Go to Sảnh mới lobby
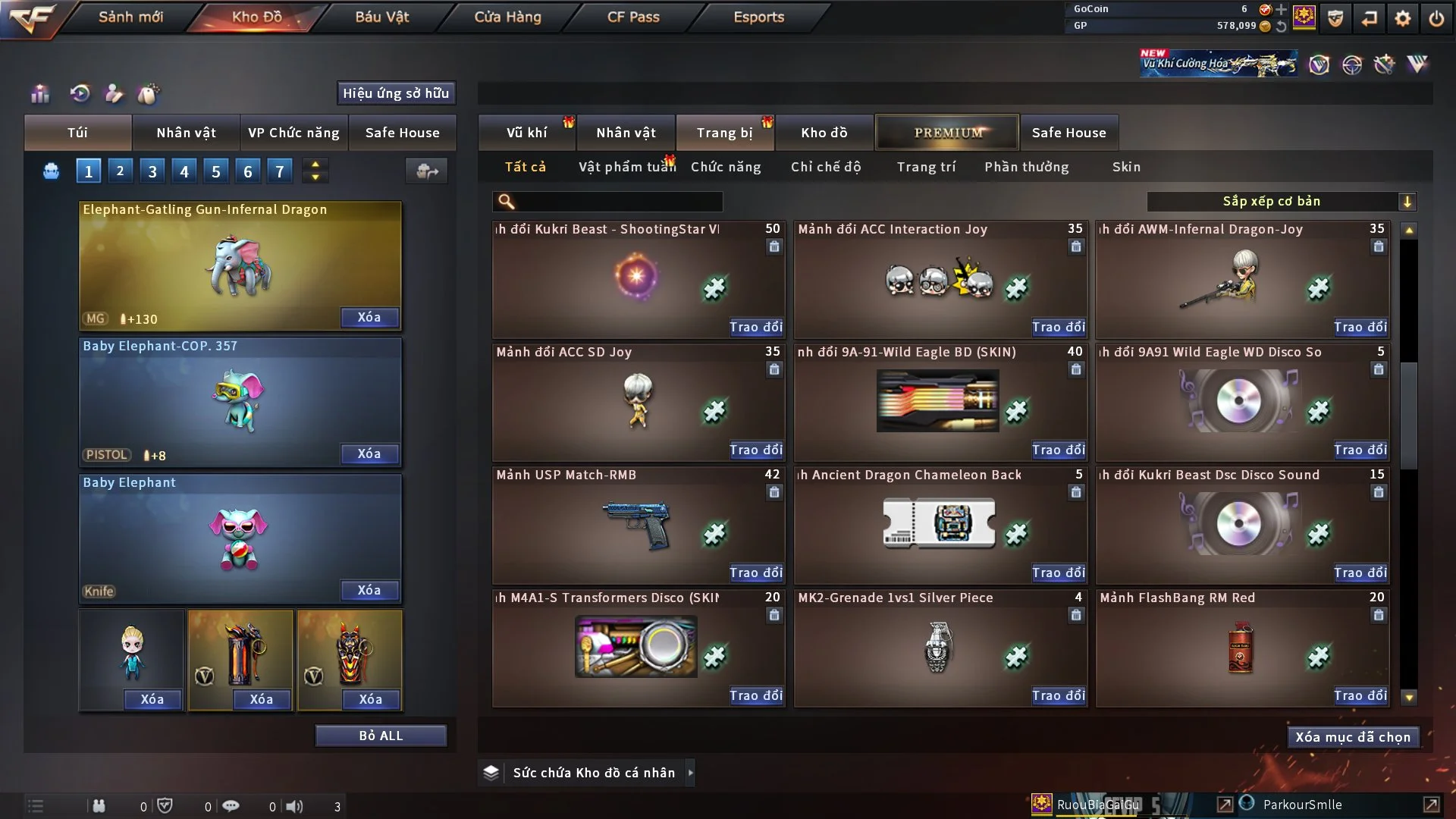This screenshot has height=819, width=1456. point(130,17)
